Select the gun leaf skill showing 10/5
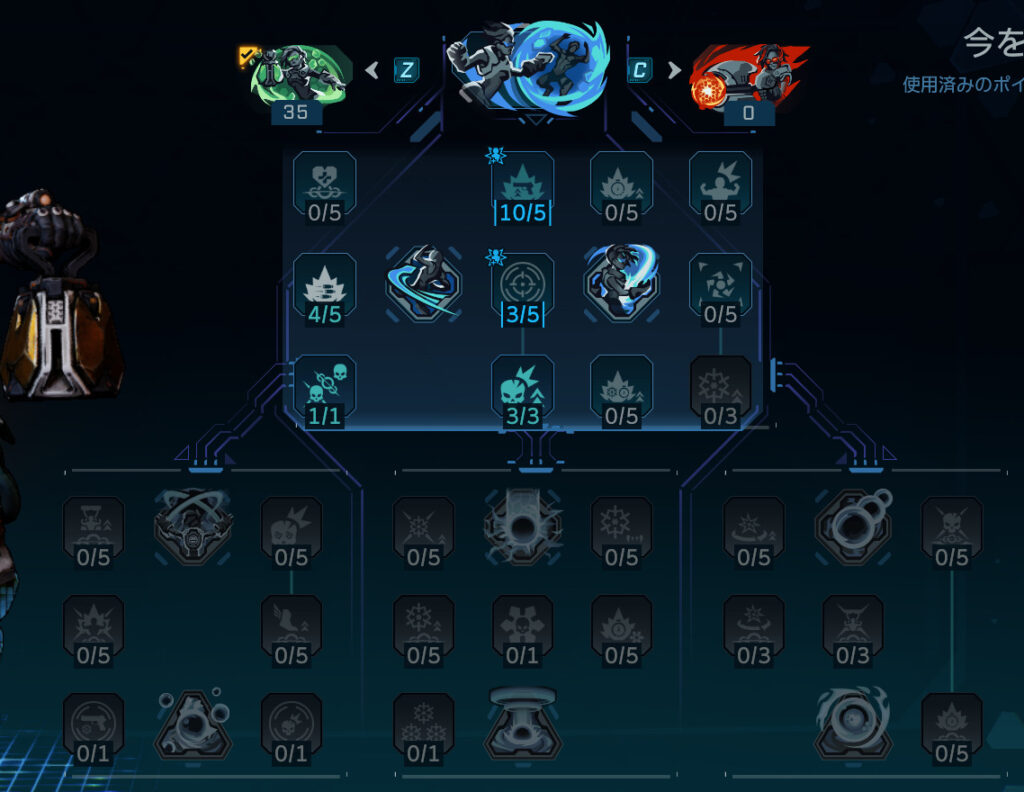The width and height of the screenshot is (1024, 792). (522, 182)
